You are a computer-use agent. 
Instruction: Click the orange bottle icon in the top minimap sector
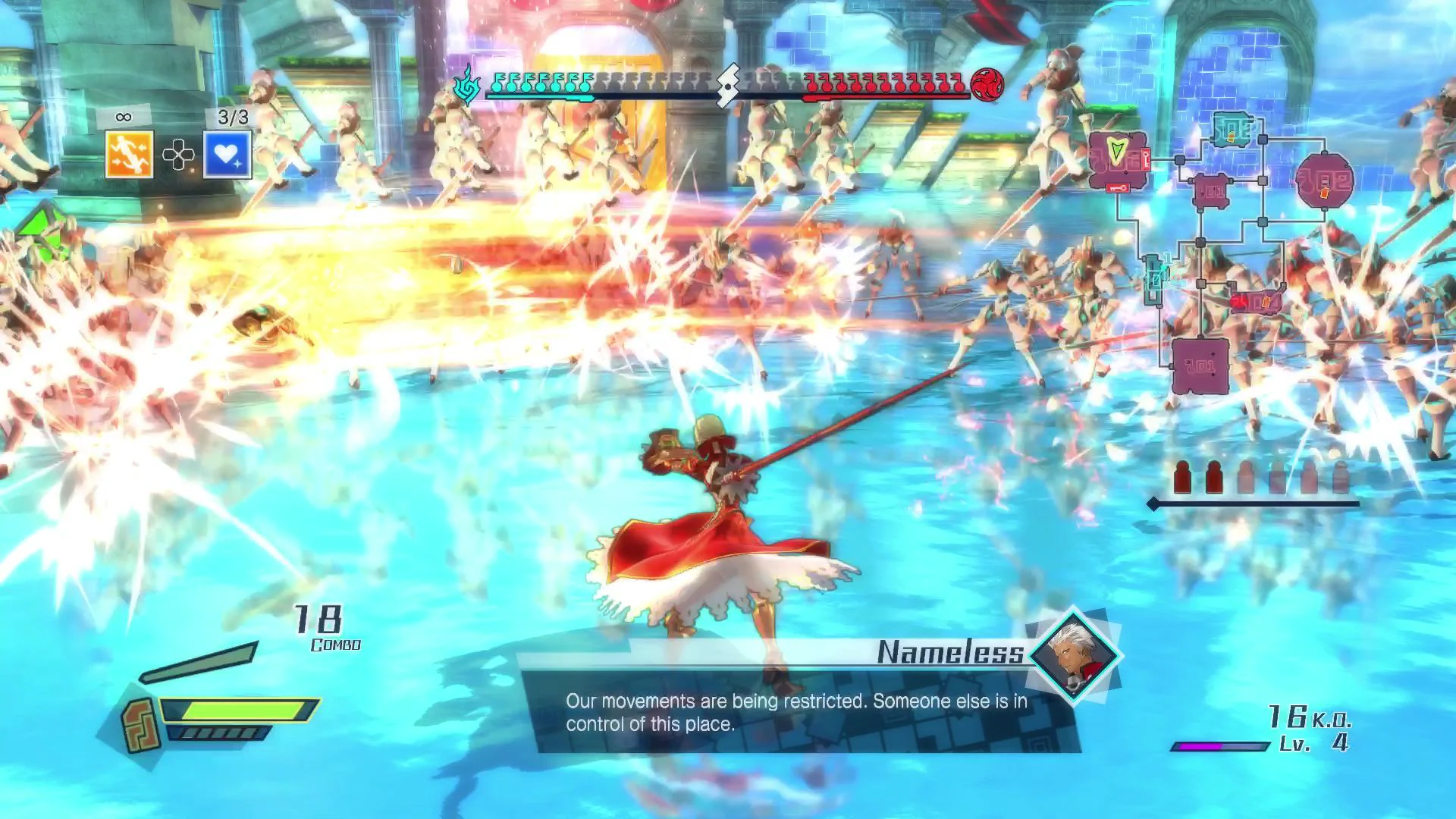(1230, 135)
